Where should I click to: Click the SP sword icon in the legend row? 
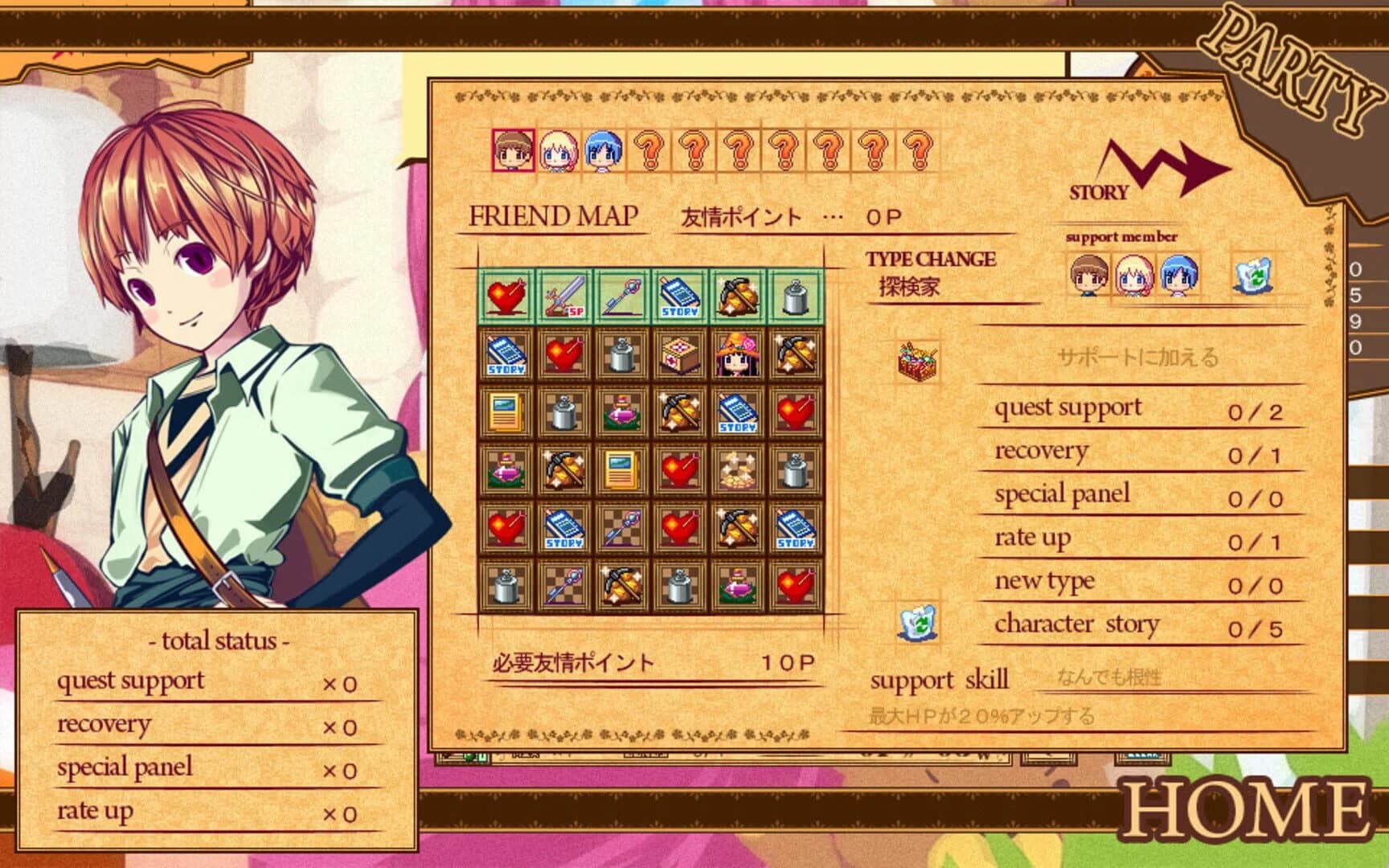click(x=564, y=297)
